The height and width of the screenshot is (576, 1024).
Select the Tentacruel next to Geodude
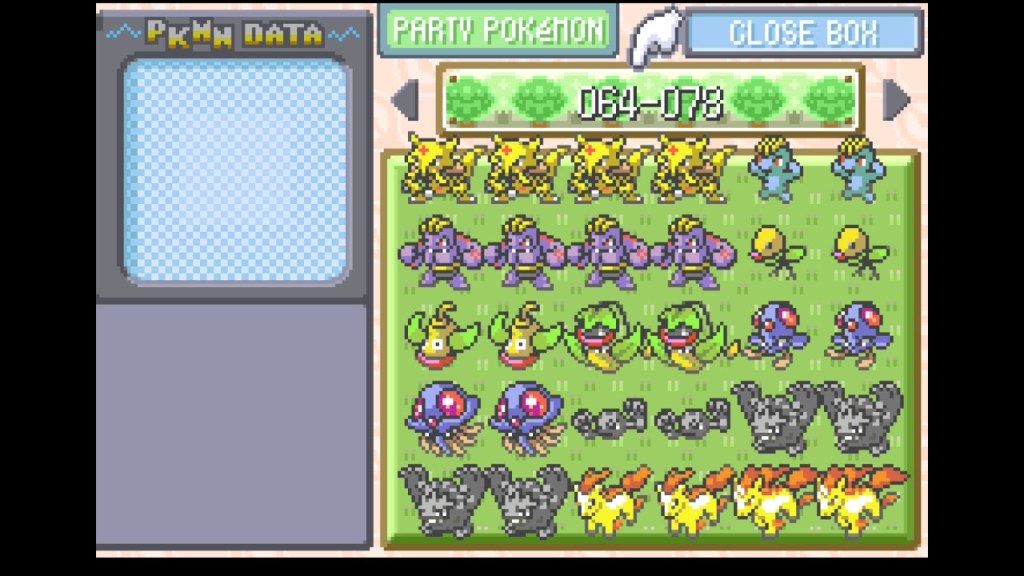coord(524,415)
